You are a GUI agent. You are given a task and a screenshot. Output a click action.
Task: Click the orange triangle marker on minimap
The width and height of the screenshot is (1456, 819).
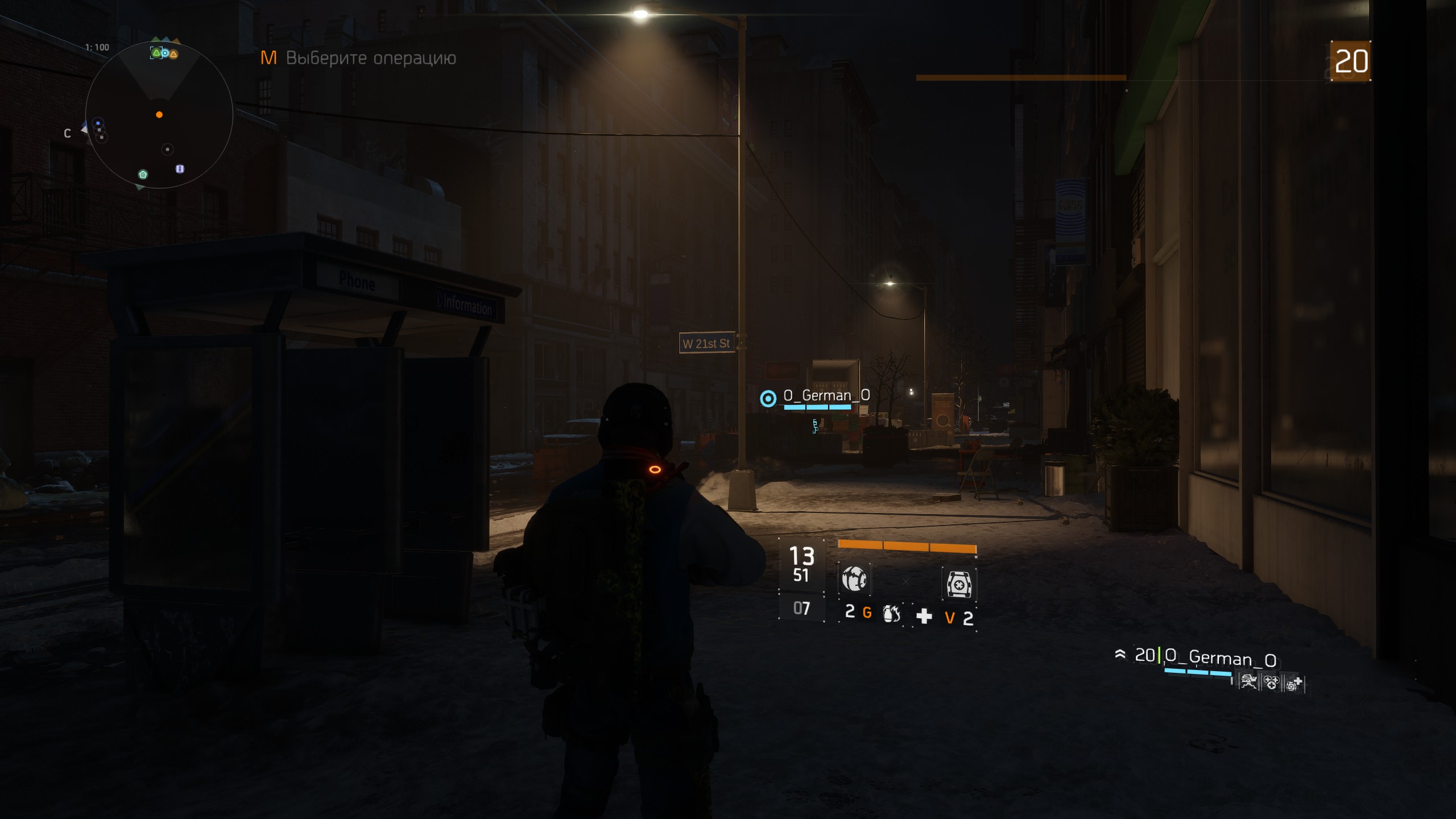click(x=173, y=54)
